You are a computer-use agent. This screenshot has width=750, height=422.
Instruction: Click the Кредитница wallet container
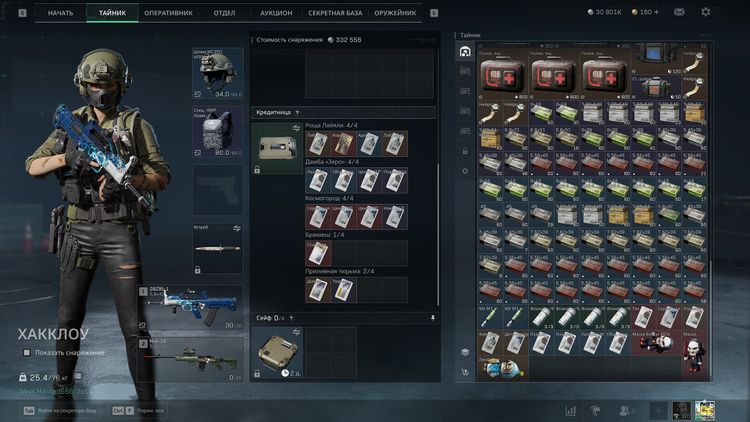point(275,147)
